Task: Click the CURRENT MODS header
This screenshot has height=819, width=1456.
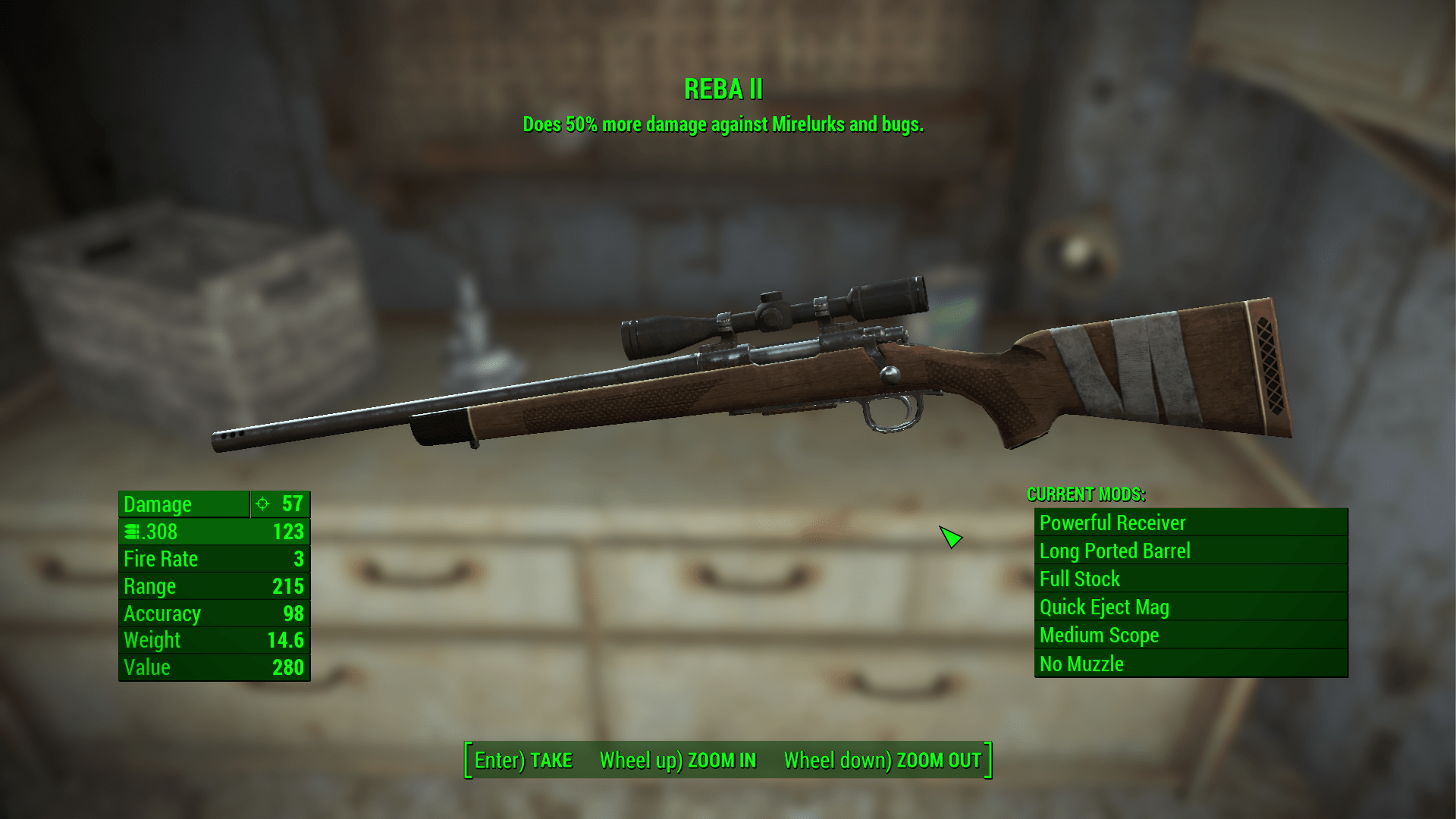Action: 1084,495
